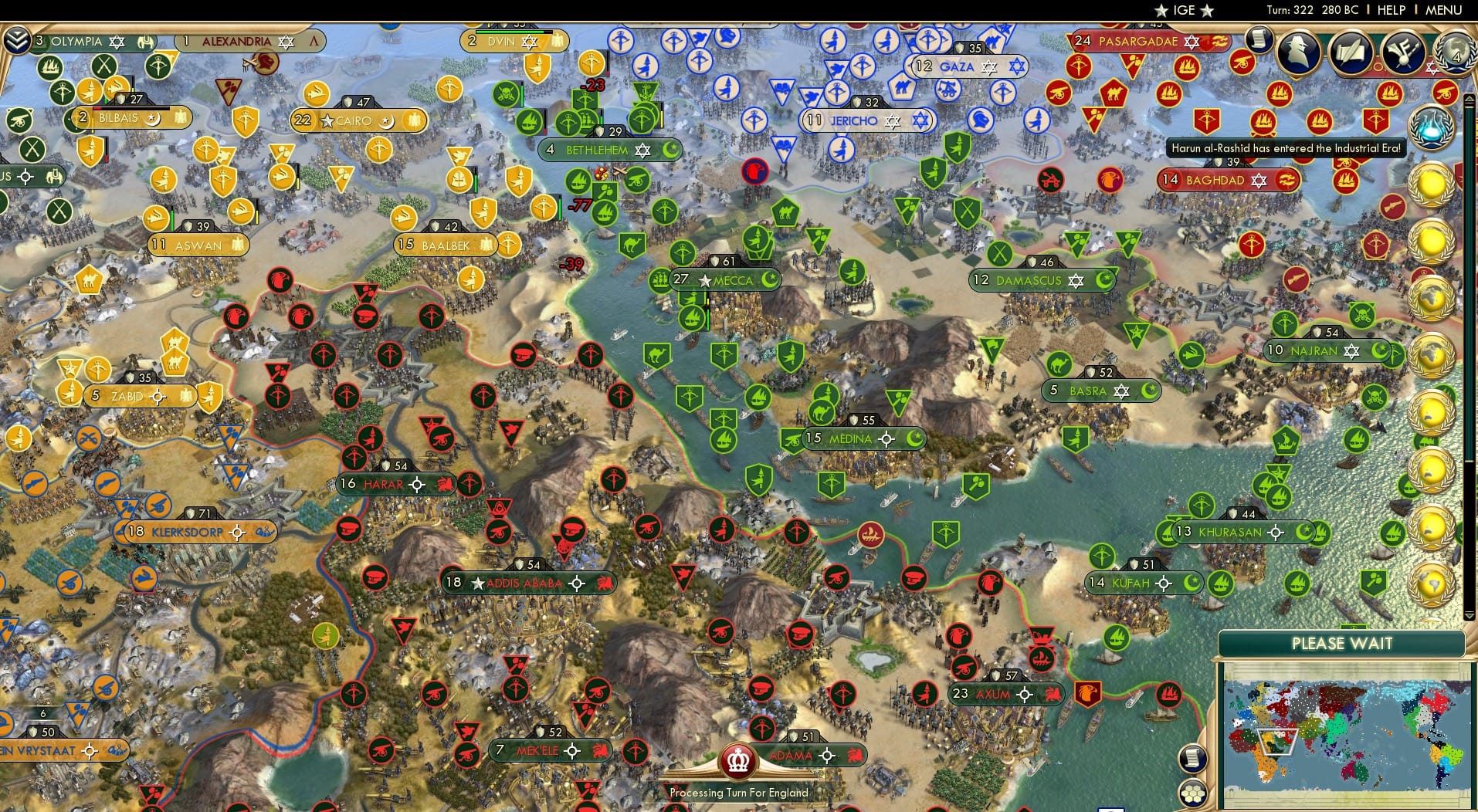
Task: Click the Star of David icon on Damascus's banner
Action: click(x=1075, y=281)
